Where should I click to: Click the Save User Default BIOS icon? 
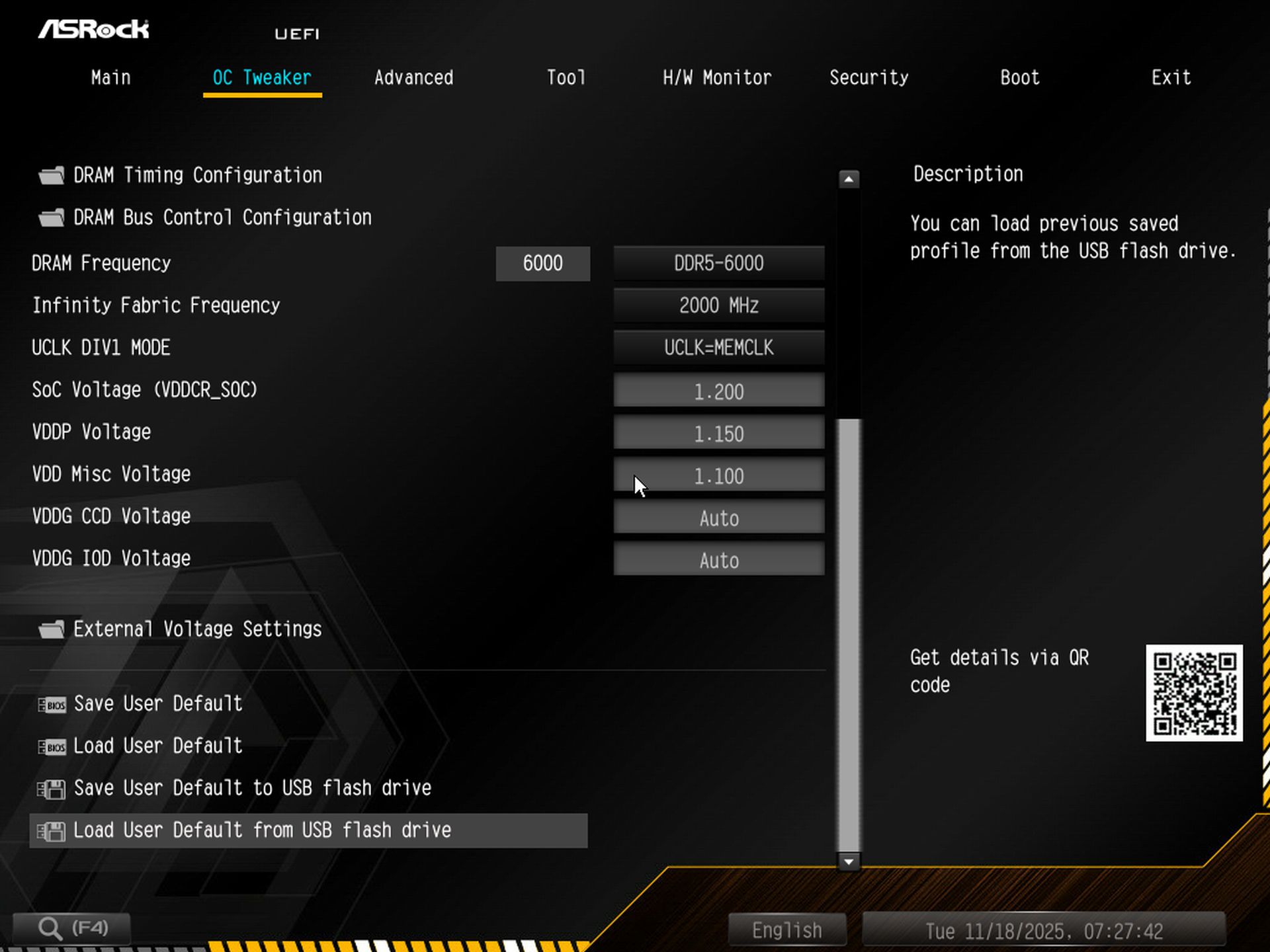click(52, 705)
